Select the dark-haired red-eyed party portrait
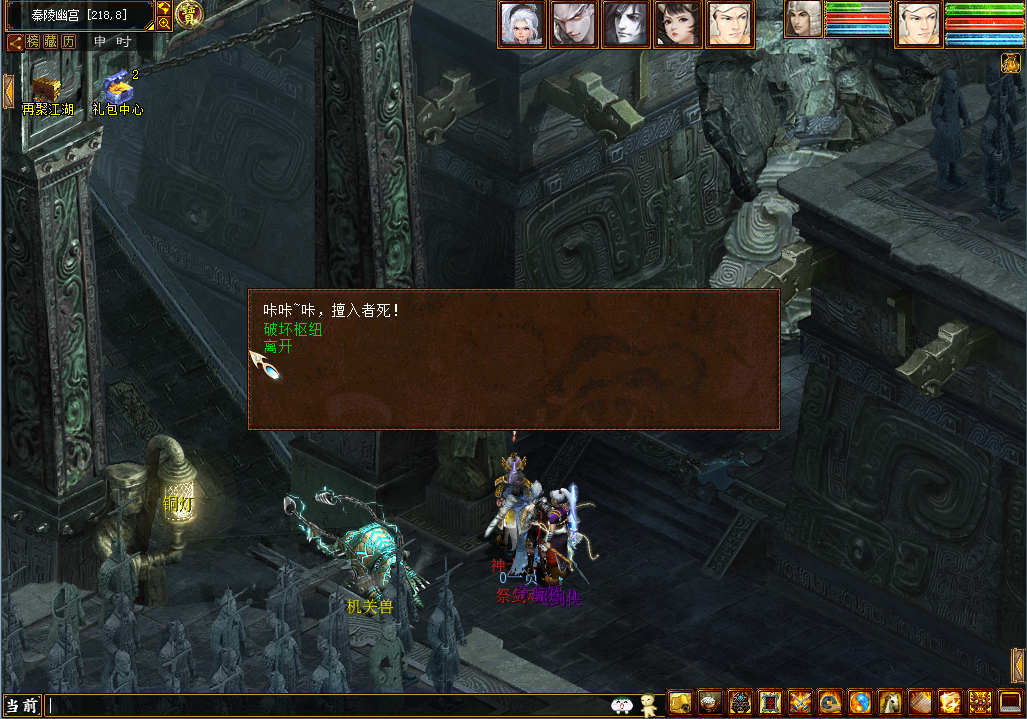Viewport: 1027px width, 719px height. (x=626, y=25)
